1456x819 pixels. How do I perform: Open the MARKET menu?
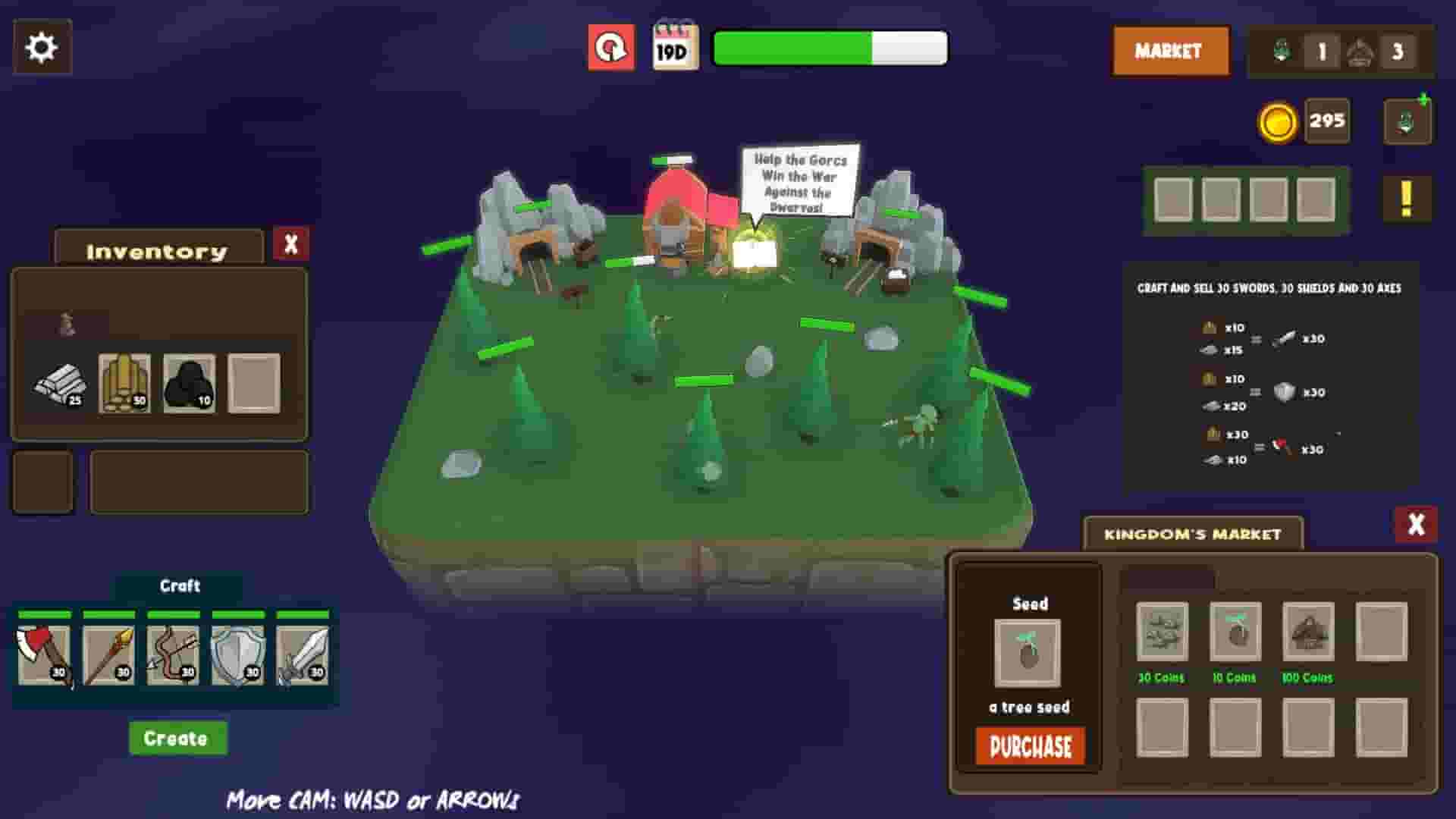click(1169, 51)
